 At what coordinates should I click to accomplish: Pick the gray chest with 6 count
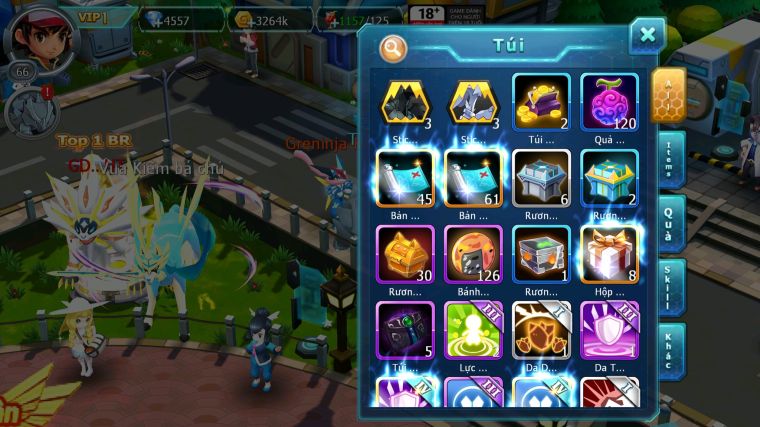point(541,177)
